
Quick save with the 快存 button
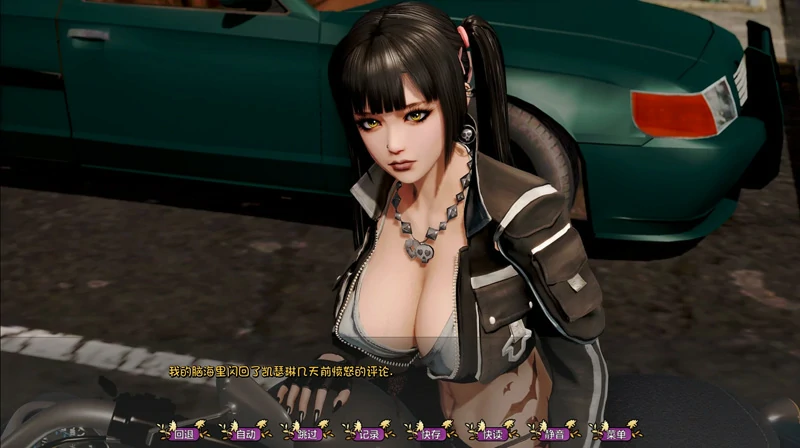431,434
